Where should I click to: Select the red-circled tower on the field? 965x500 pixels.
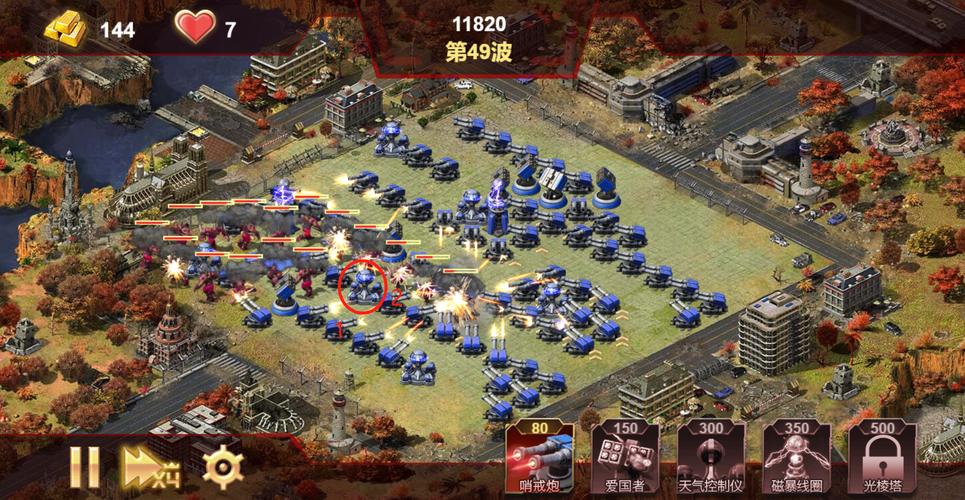(x=362, y=286)
